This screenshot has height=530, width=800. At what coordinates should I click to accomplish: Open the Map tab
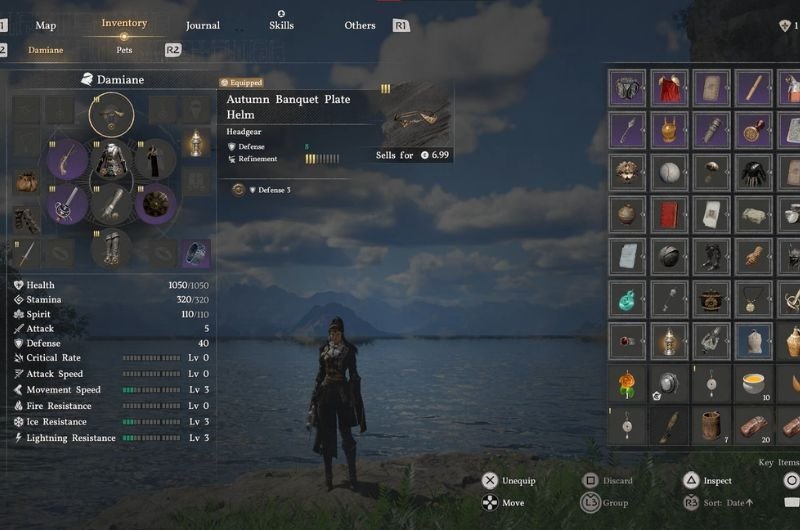45,25
